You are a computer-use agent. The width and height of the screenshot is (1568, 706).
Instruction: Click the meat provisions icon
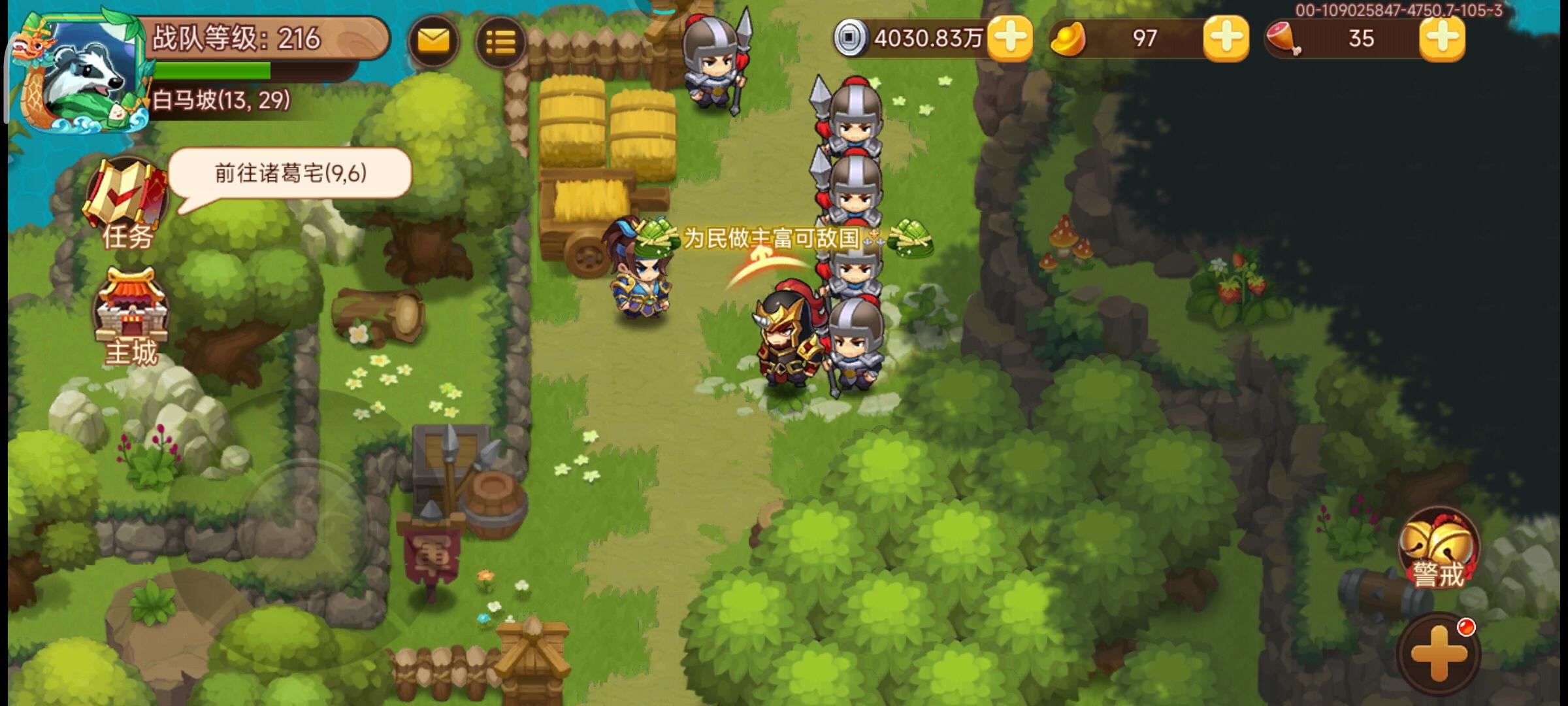click(1283, 39)
